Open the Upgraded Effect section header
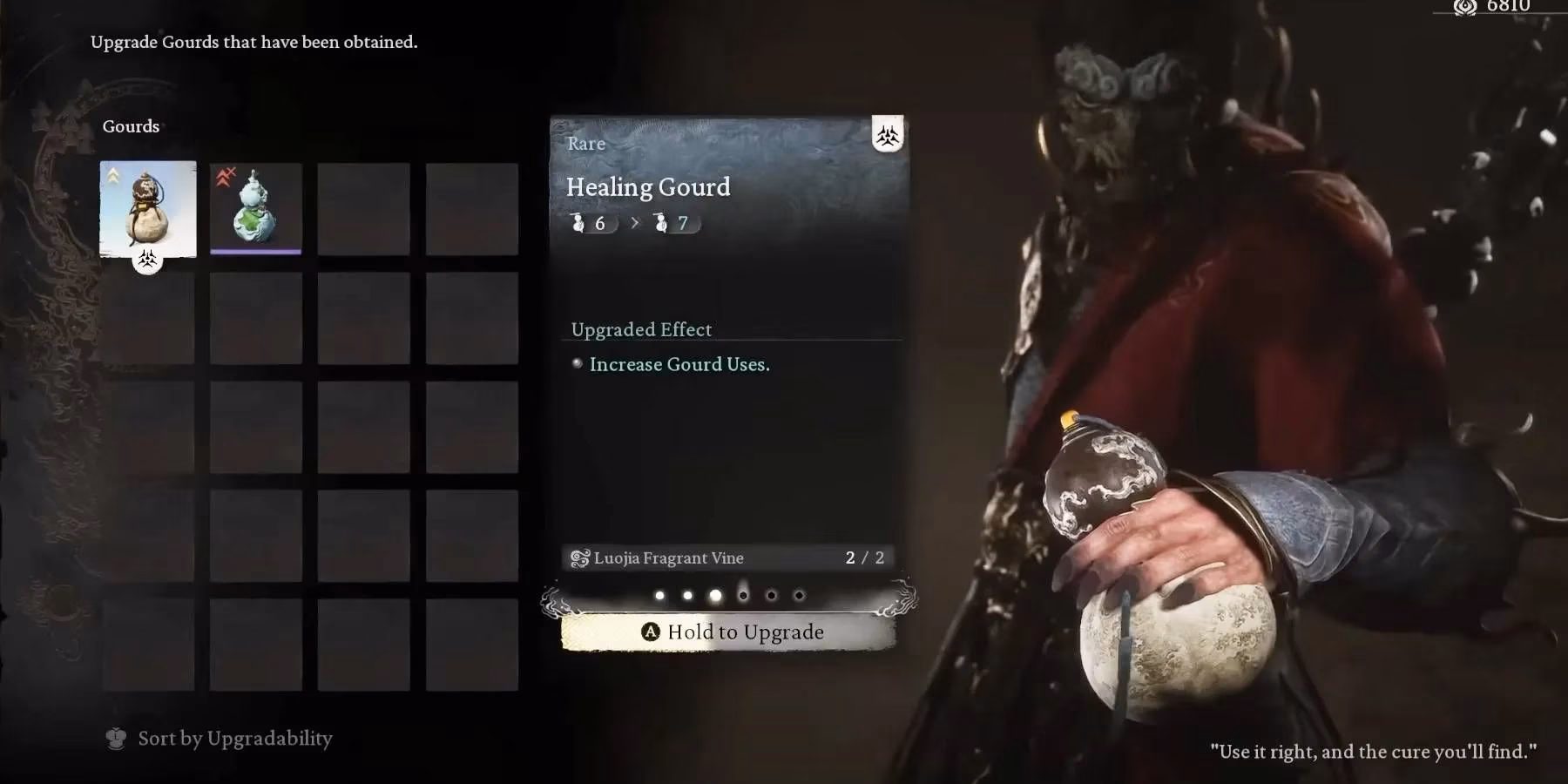Image resolution: width=1568 pixels, height=784 pixels. pyautogui.click(x=641, y=329)
